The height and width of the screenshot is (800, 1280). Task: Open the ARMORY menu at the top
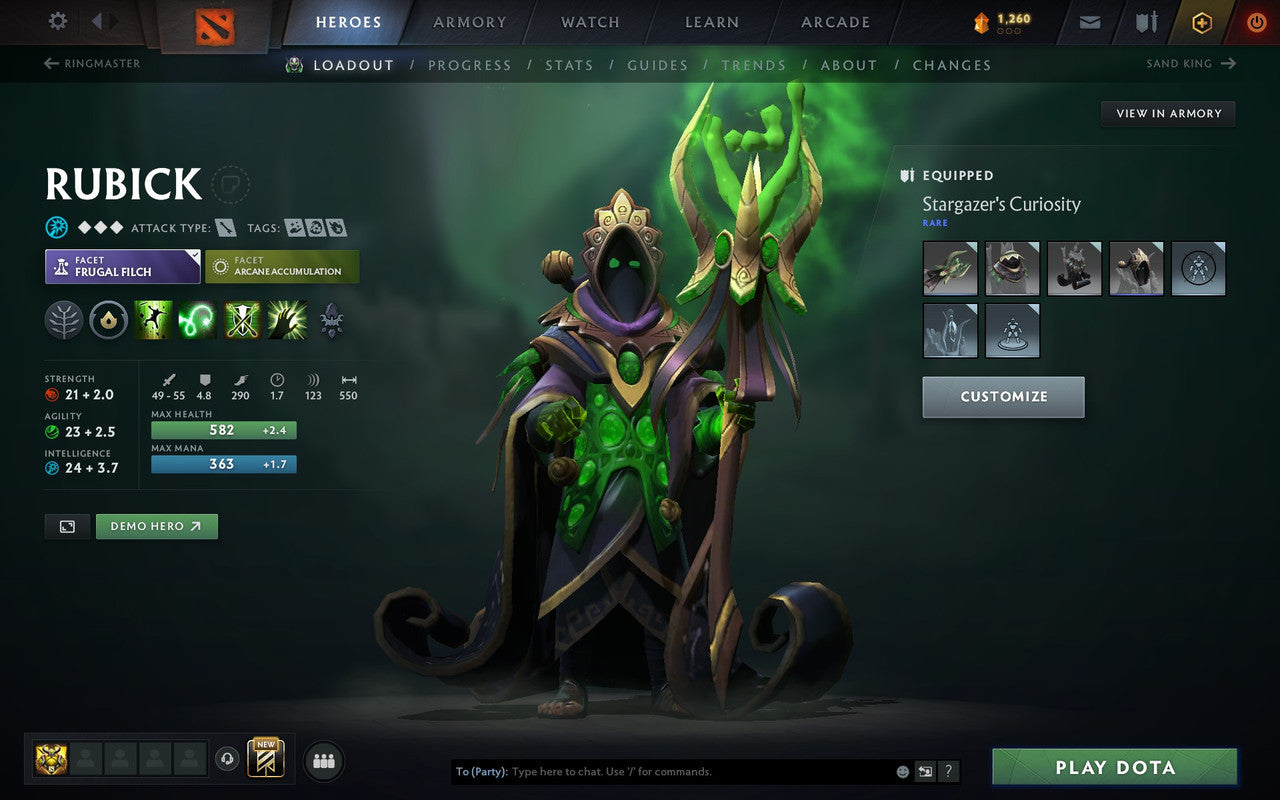coord(469,22)
